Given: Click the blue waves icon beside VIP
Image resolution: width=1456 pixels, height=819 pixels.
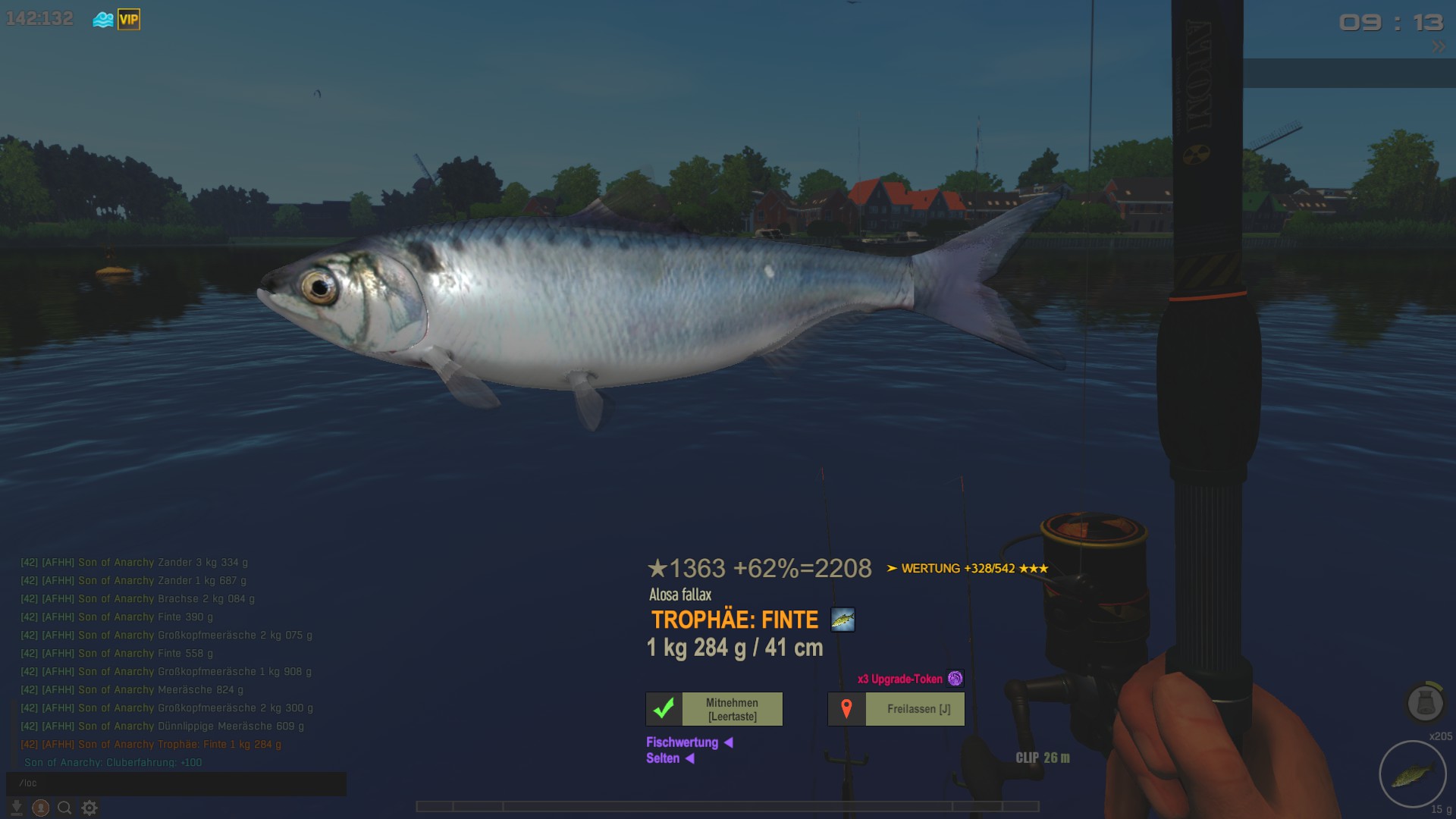Looking at the screenshot, I should point(103,20).
